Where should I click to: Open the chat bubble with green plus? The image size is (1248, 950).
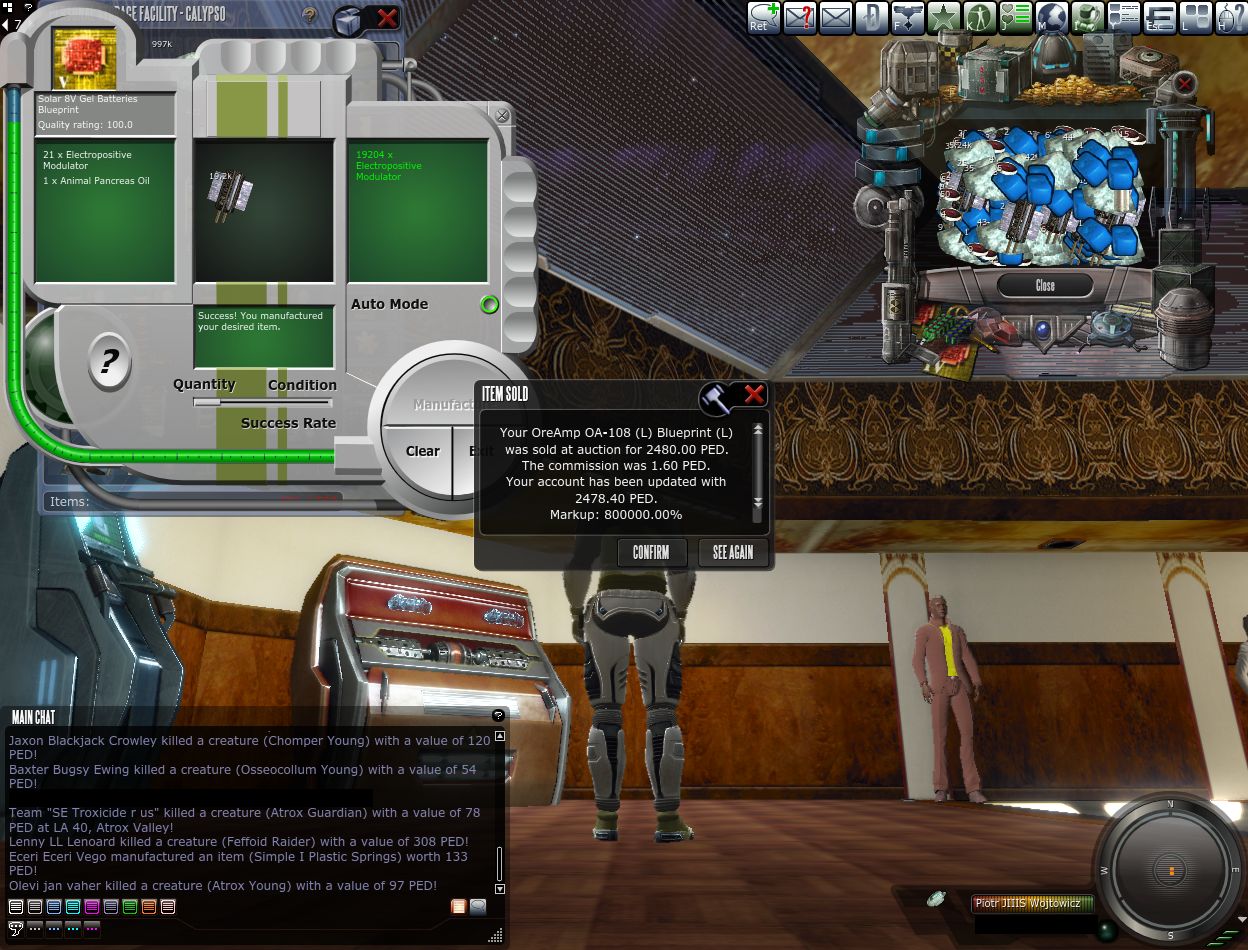pos(764,17)
